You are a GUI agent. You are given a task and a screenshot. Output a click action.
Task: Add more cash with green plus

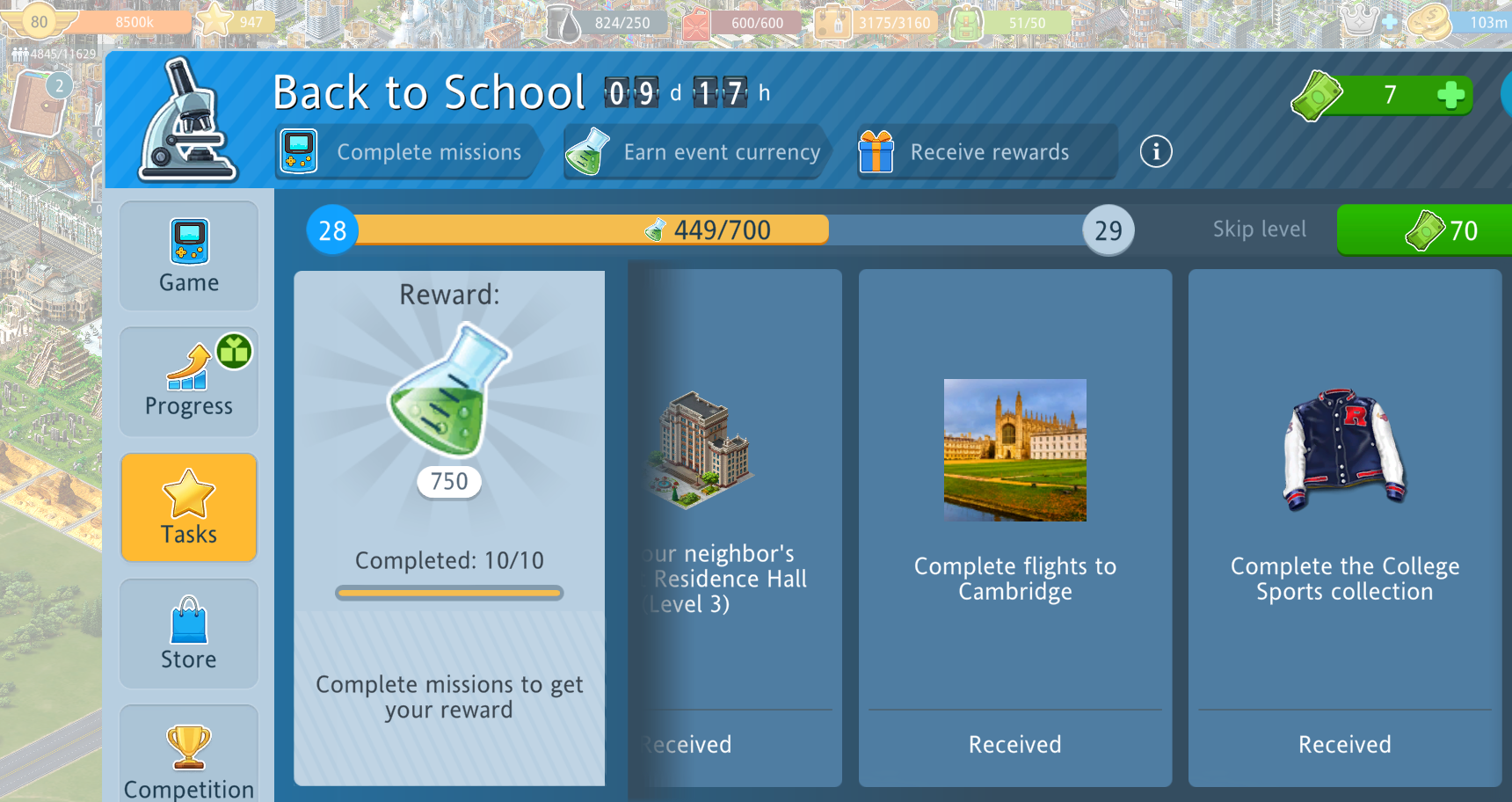pos(1450,94)
